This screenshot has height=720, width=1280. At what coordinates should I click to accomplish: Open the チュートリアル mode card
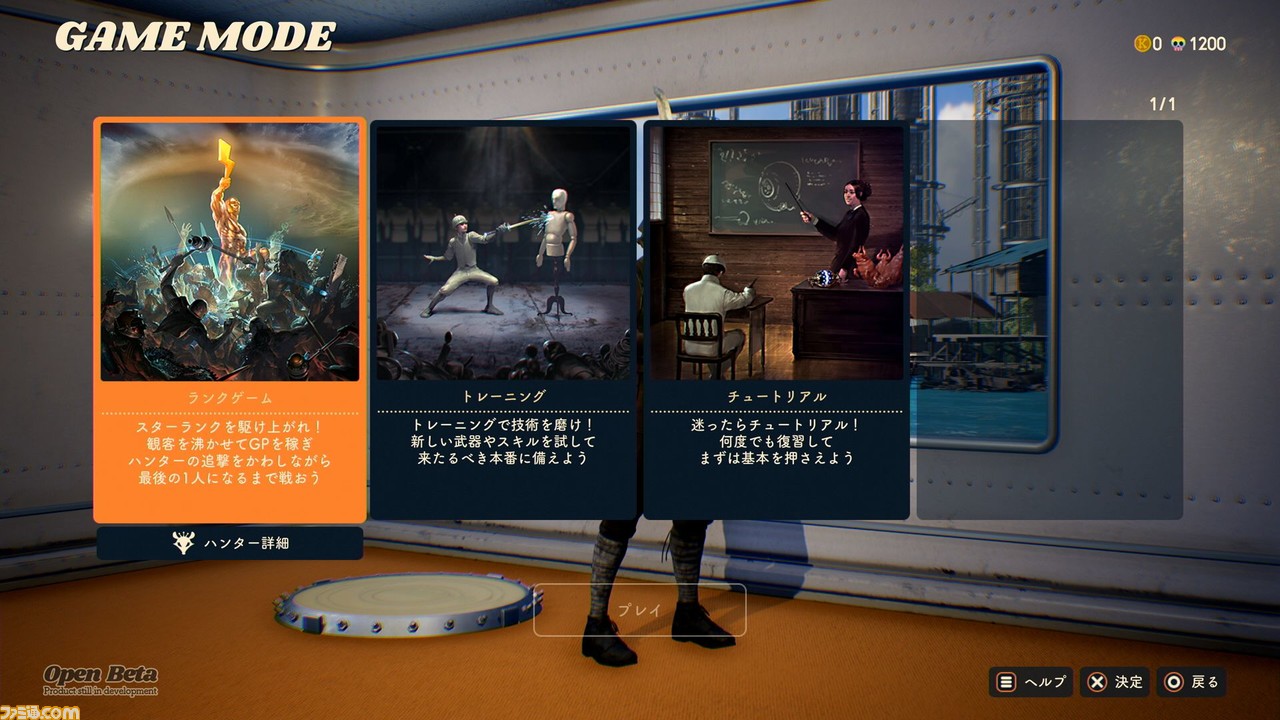[776, 320]
